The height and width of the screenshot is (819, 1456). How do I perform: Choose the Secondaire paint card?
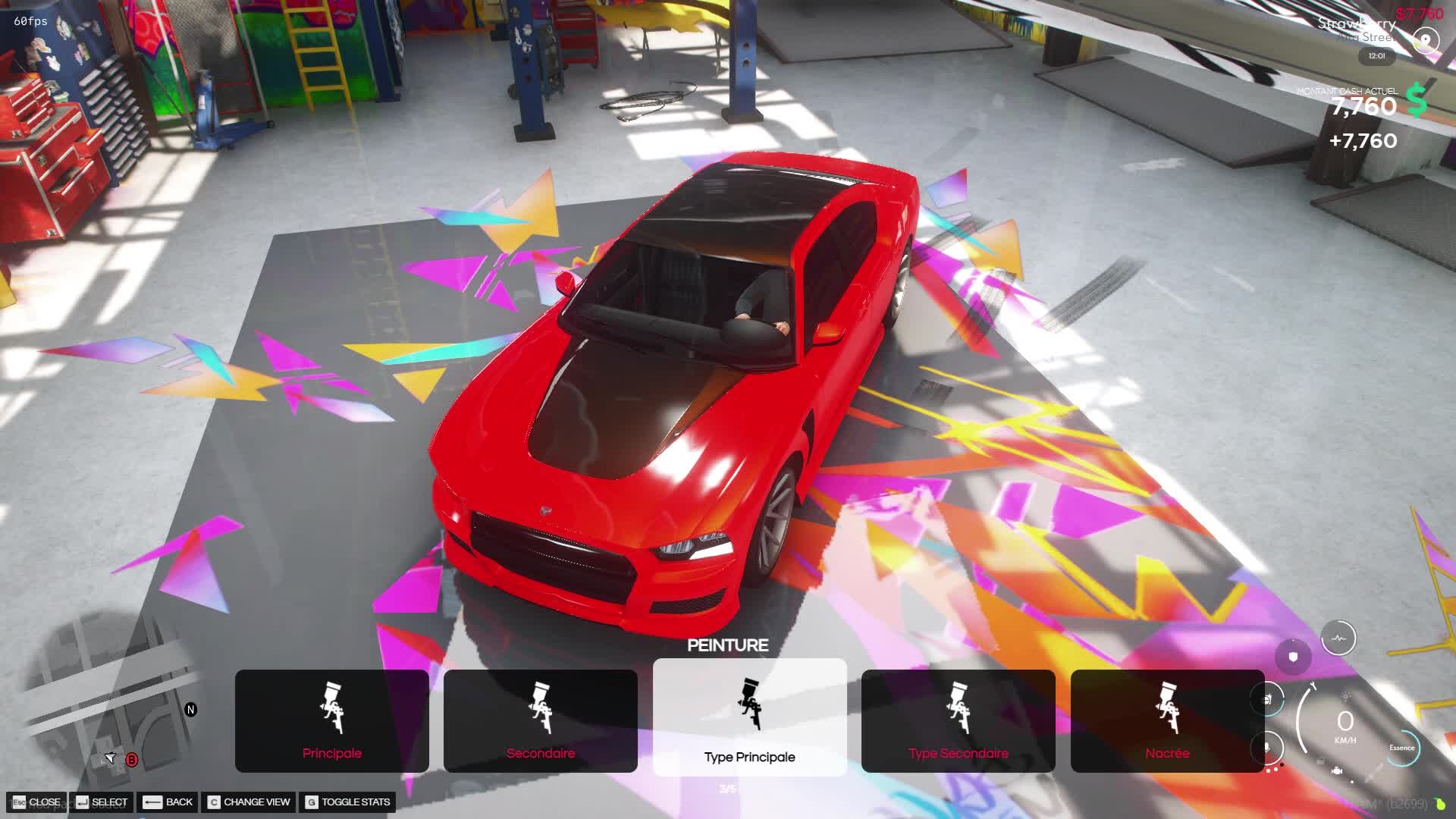(540, 720)
